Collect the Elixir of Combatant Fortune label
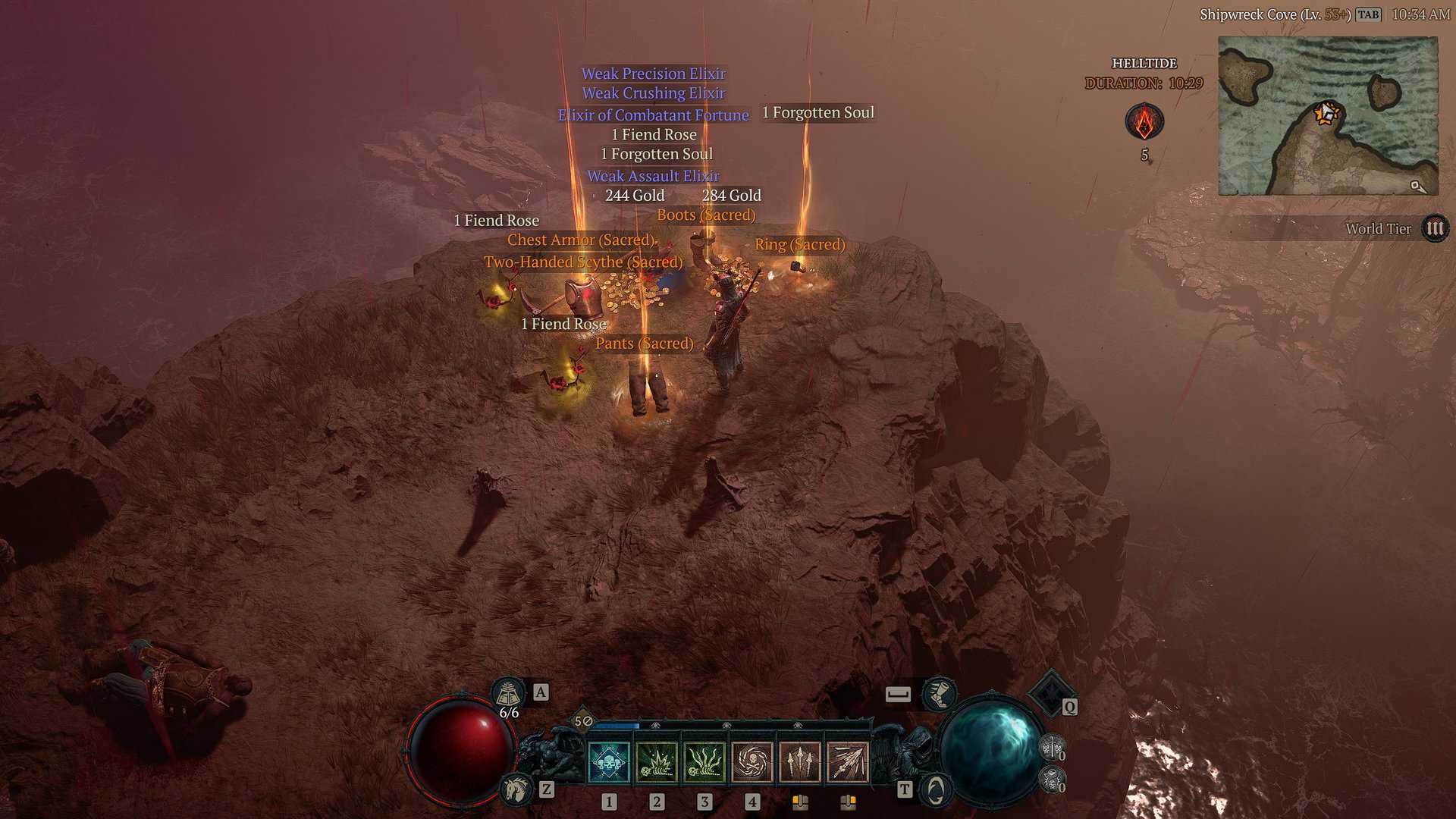Screen dimensions: 1456x819 coord(653,115)
